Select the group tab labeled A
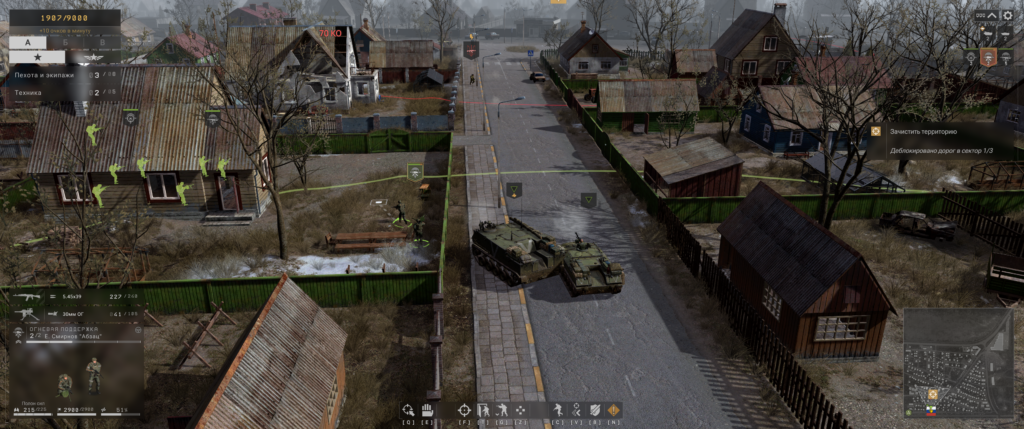 click(28, 41)
